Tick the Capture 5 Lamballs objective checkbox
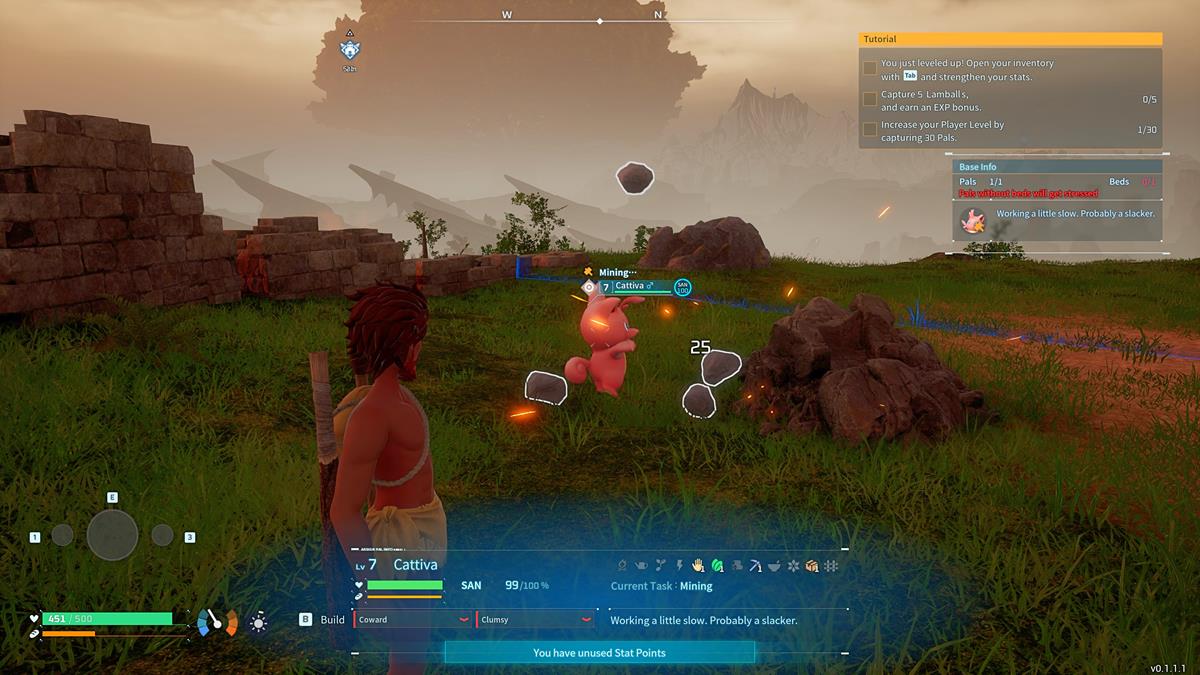Image resolution: width=1200 pixels, height=675 pixels. (870, 99)
